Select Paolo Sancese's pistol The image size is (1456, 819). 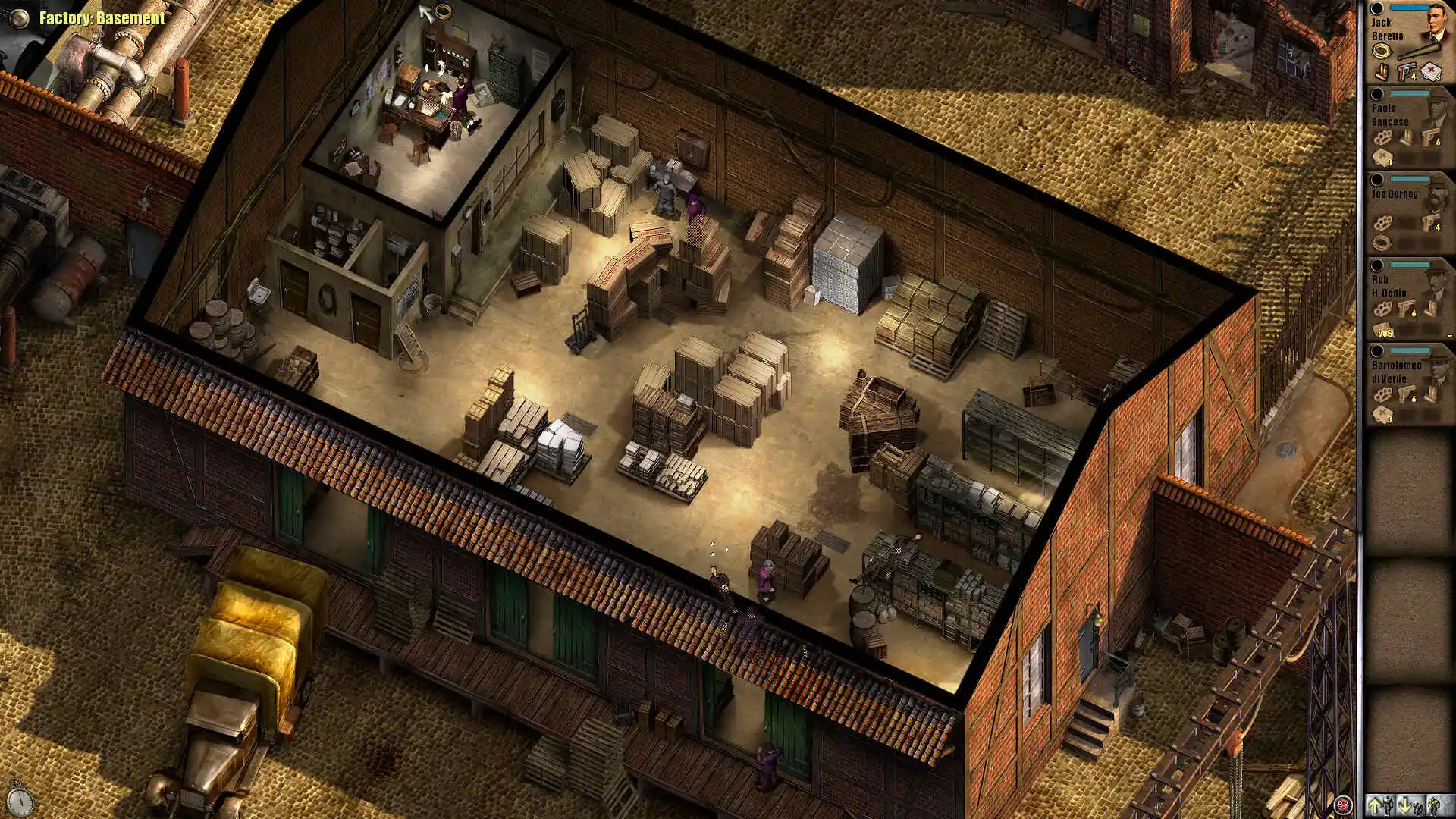1430,137
